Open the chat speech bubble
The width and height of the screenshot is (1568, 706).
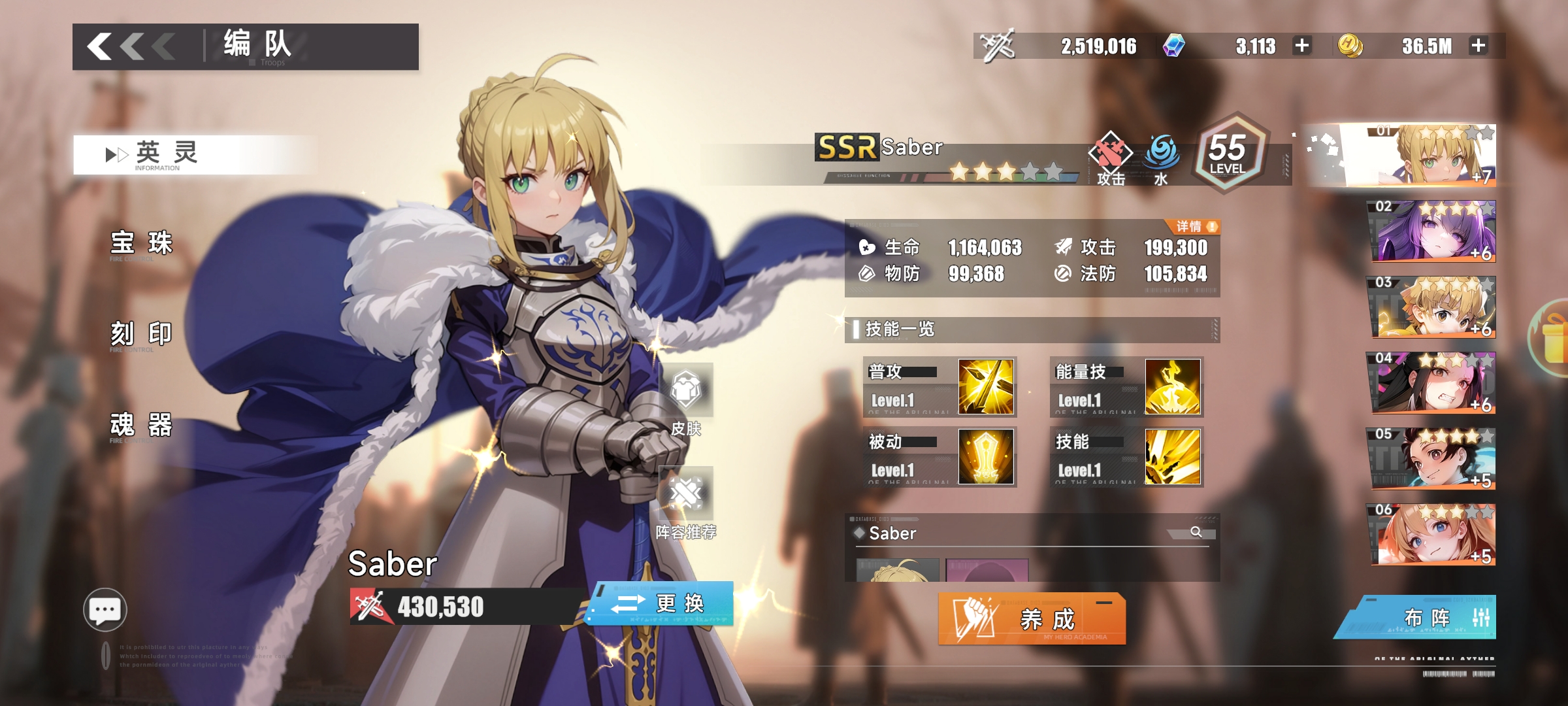tap(105, 611)
